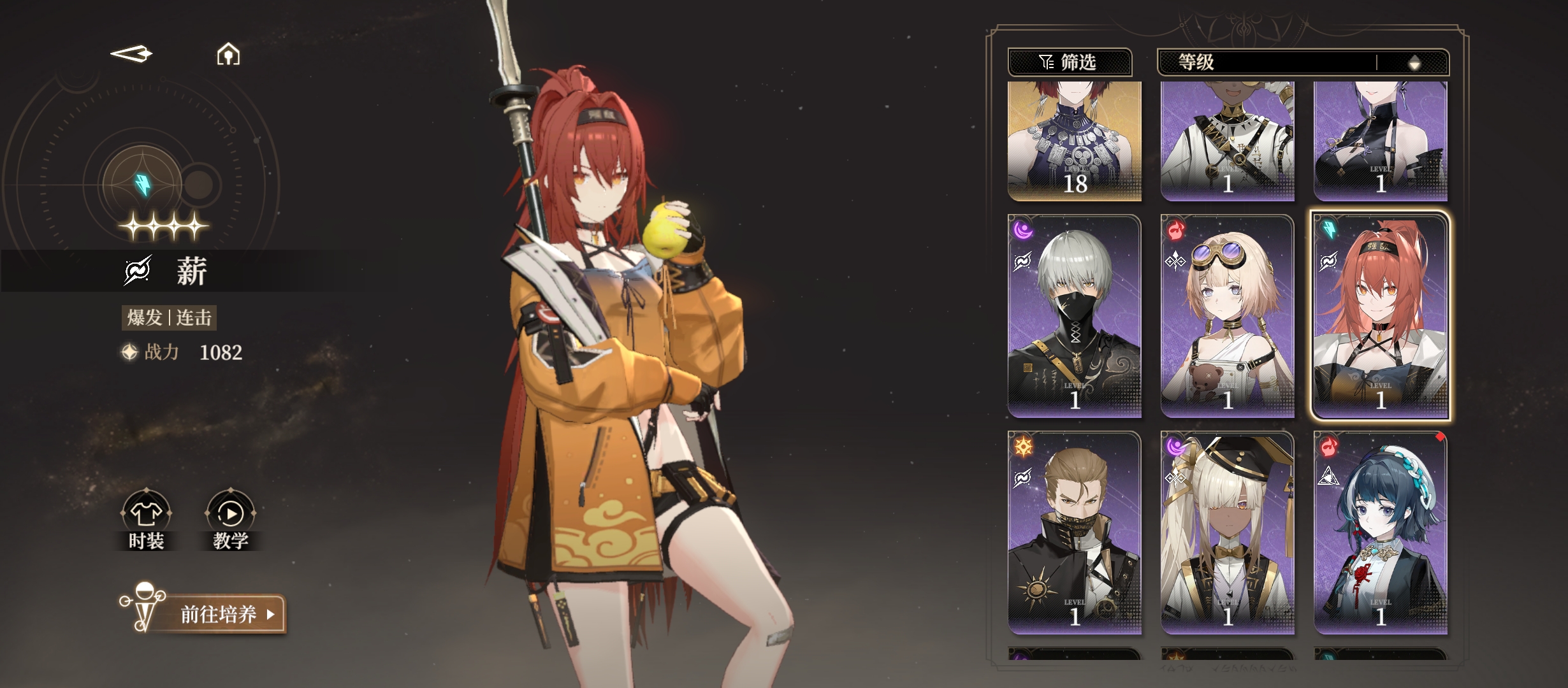This screenshot has width=1568, height=688.
Task: Select the blonde girl with graduation cap
Action: (1228, 533)
